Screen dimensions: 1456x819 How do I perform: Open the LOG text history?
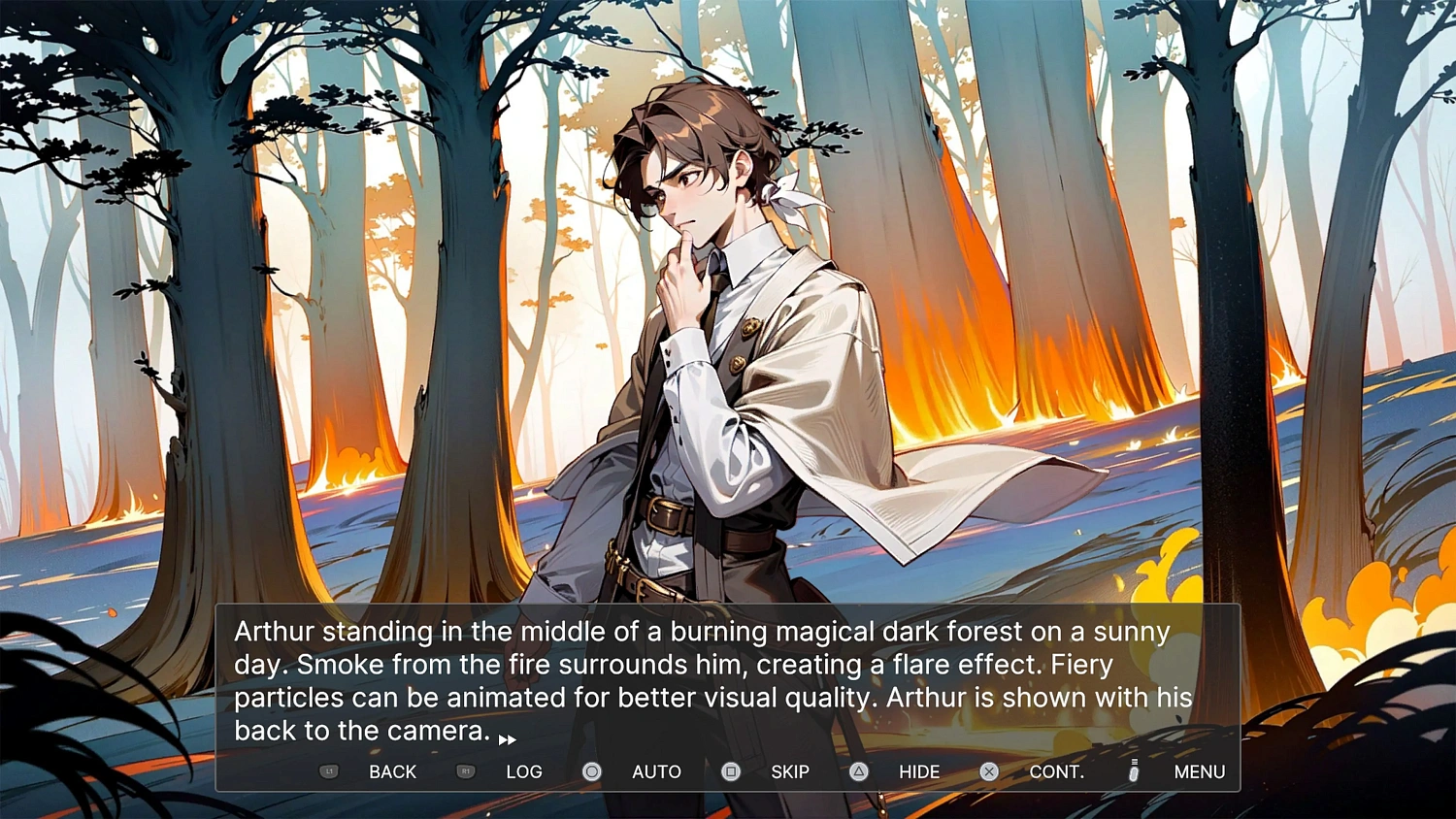524,771
